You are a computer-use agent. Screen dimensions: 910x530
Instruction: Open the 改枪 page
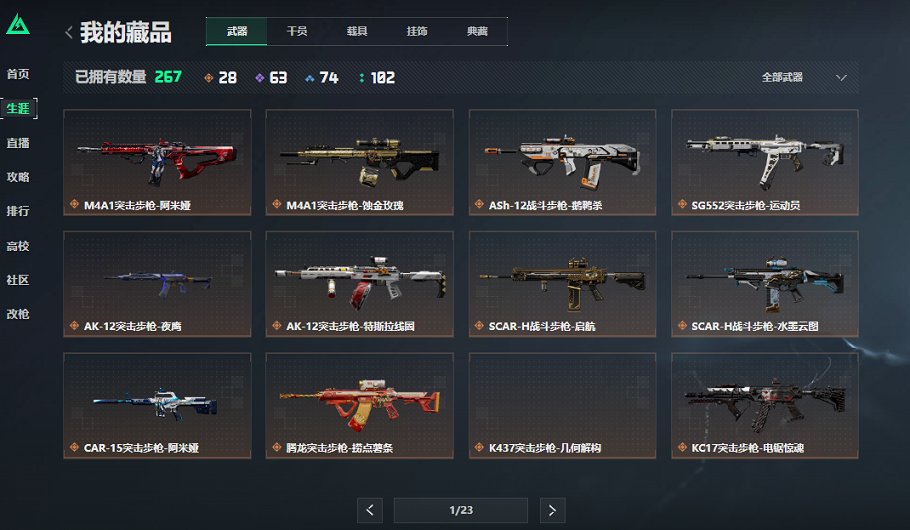point(18,314)
